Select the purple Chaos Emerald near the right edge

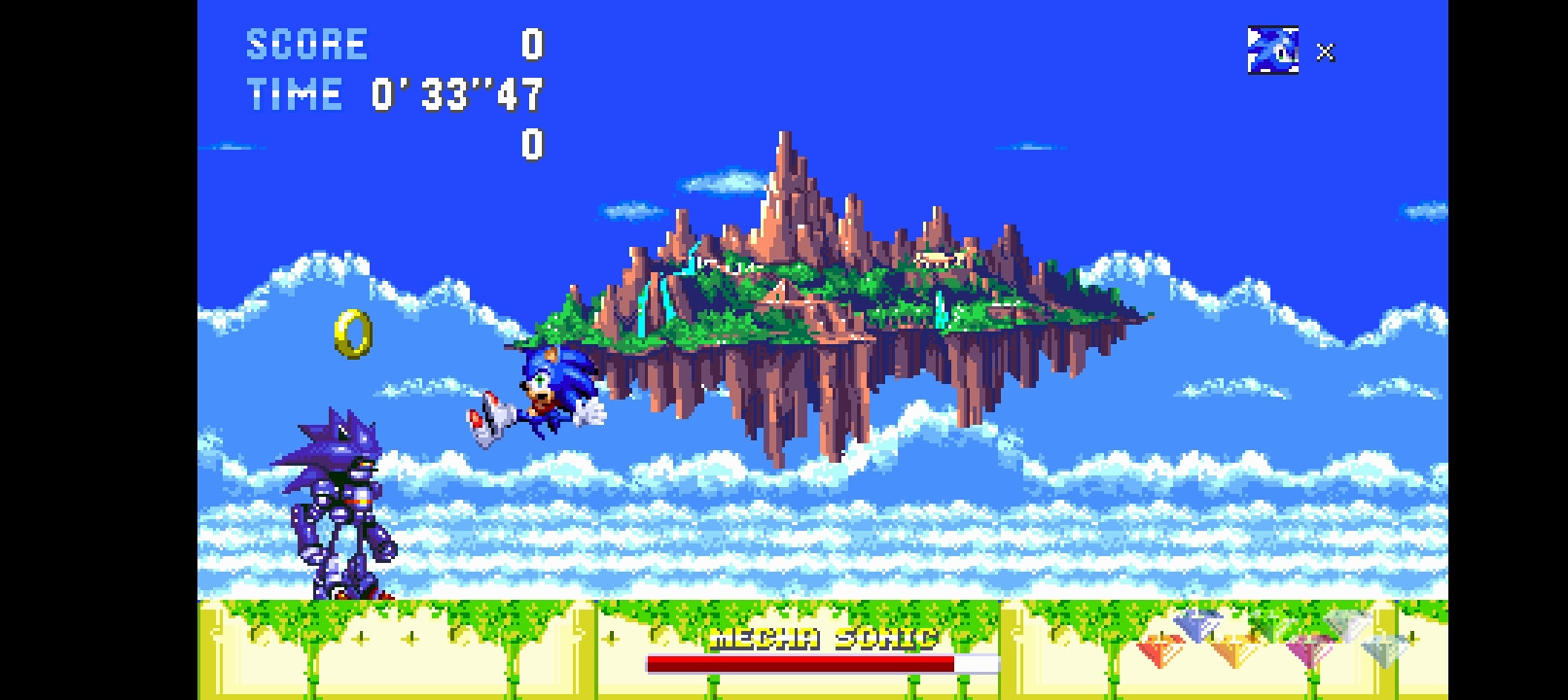(x=1308, y=647)
